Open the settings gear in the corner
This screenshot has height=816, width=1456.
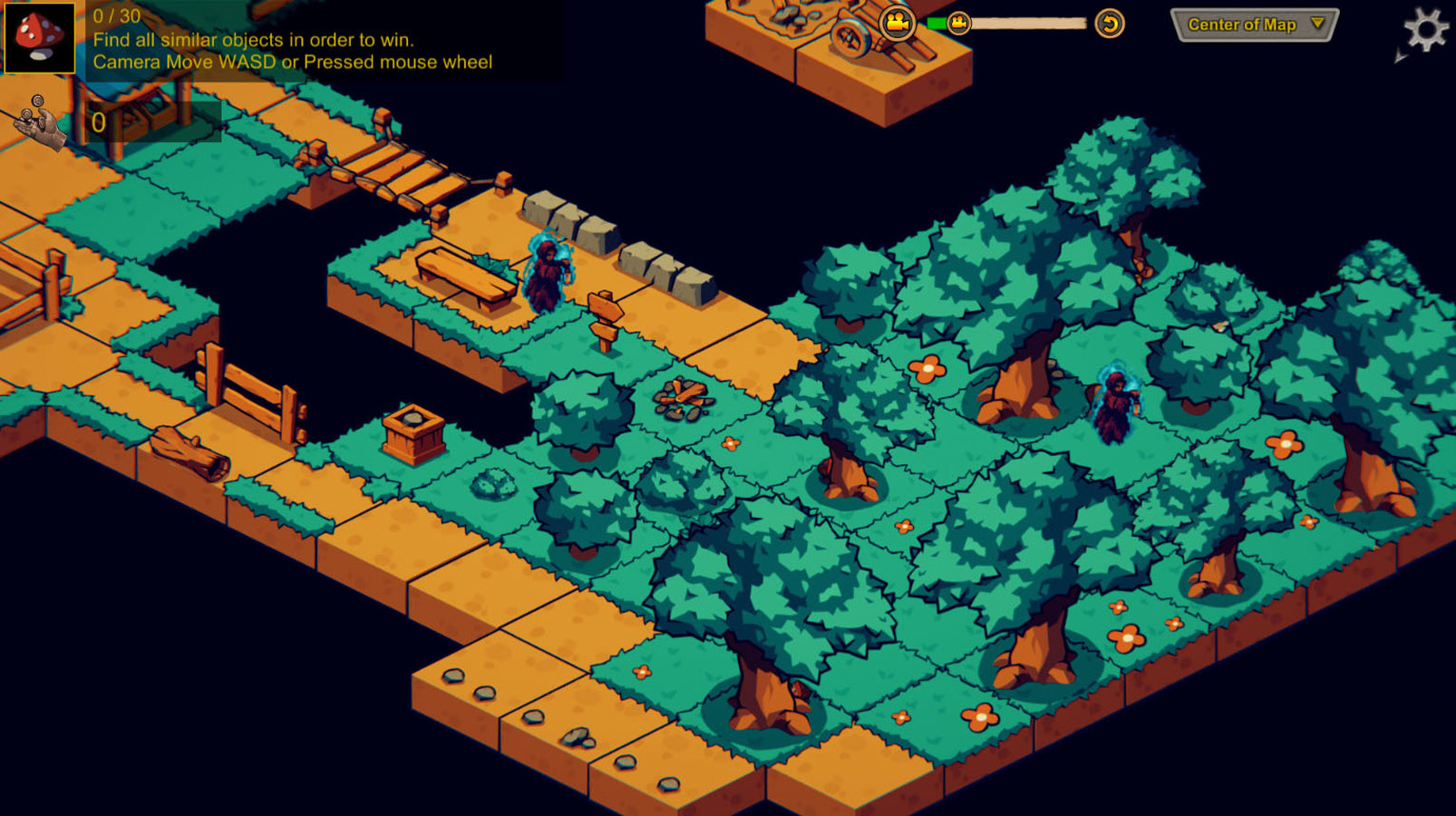pos(1426,29)
